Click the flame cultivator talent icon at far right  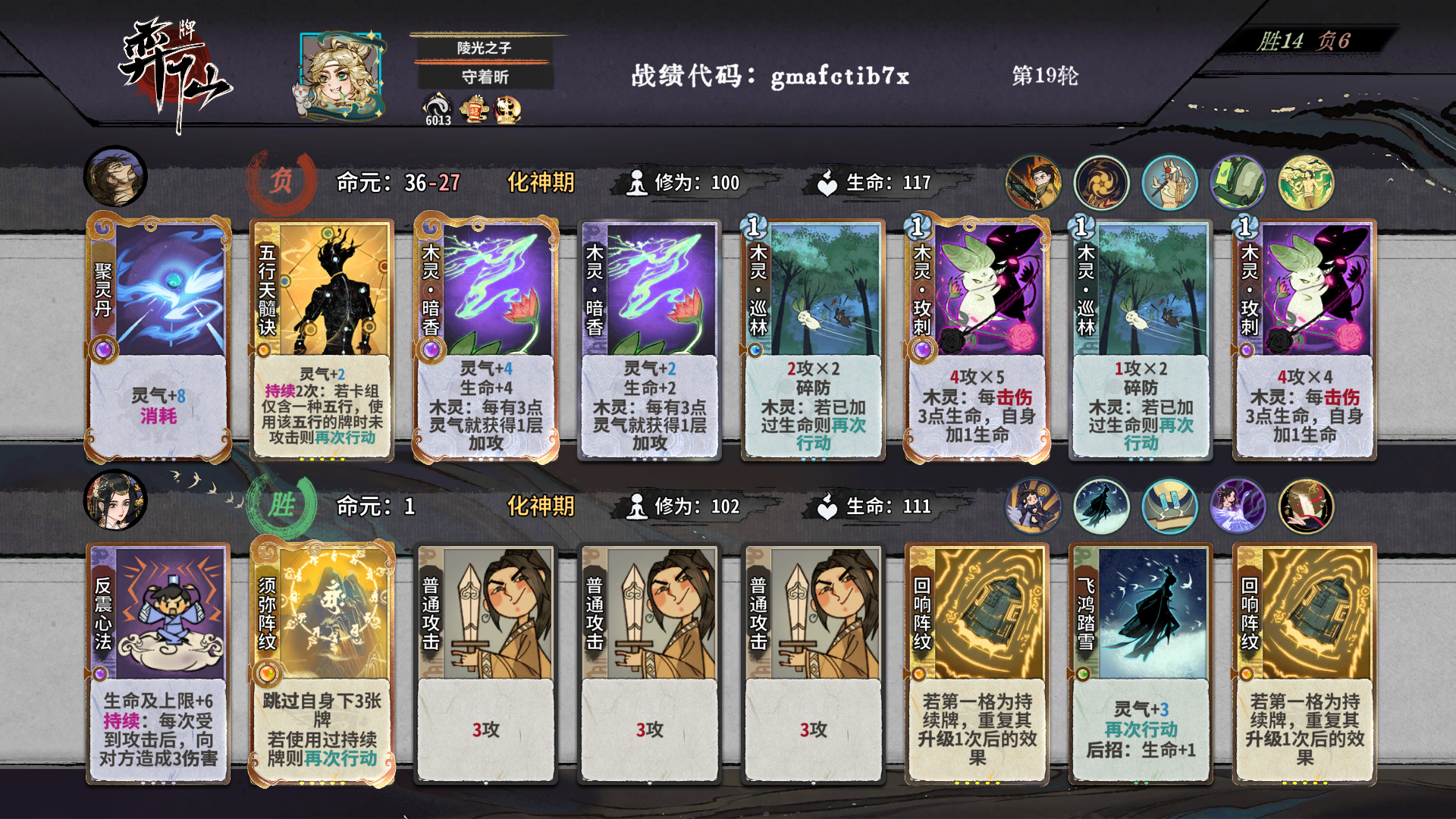pyautogui.click(x=1307, y=182)
